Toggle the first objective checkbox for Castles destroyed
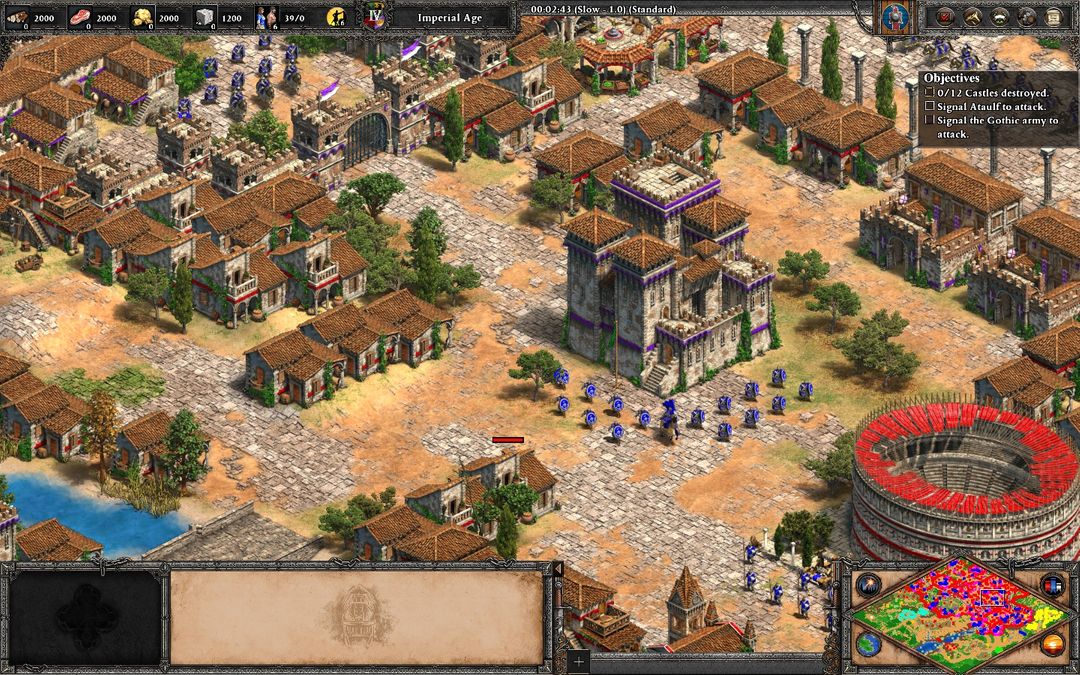The image size is (1080, 675). 930,92
